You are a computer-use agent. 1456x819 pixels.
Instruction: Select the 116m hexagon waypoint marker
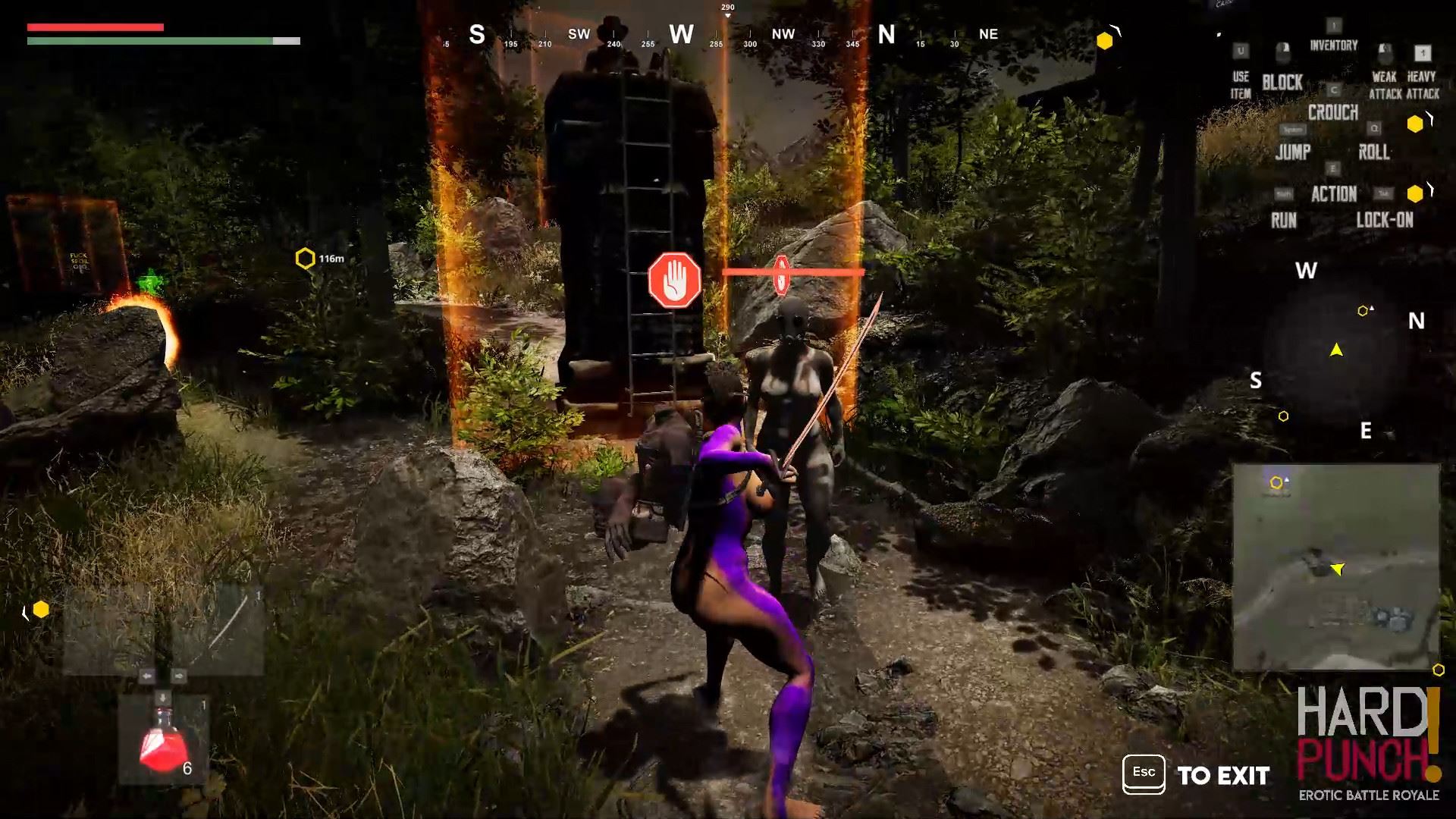(x=305, y=259)
